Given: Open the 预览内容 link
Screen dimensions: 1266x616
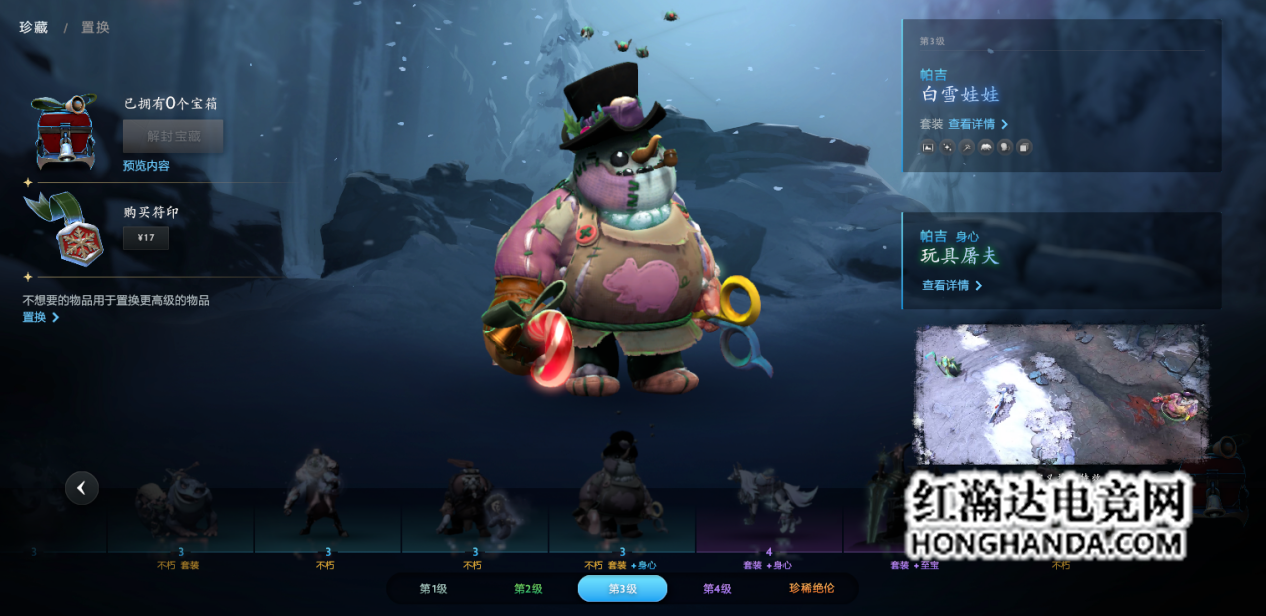Looking at the screenshot, I should point(146,166).
